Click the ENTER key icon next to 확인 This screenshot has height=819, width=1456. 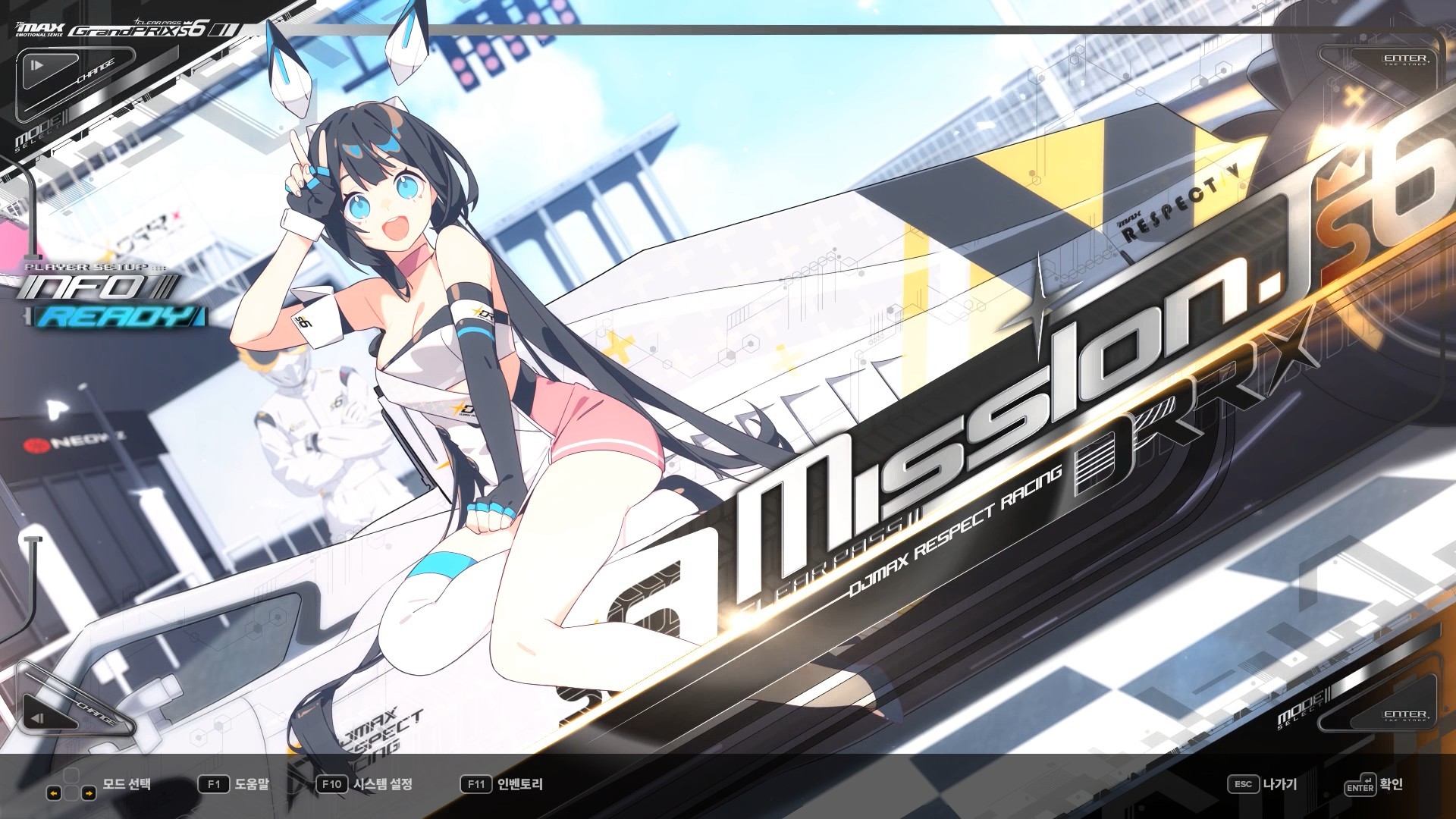tap(1360, 787)
